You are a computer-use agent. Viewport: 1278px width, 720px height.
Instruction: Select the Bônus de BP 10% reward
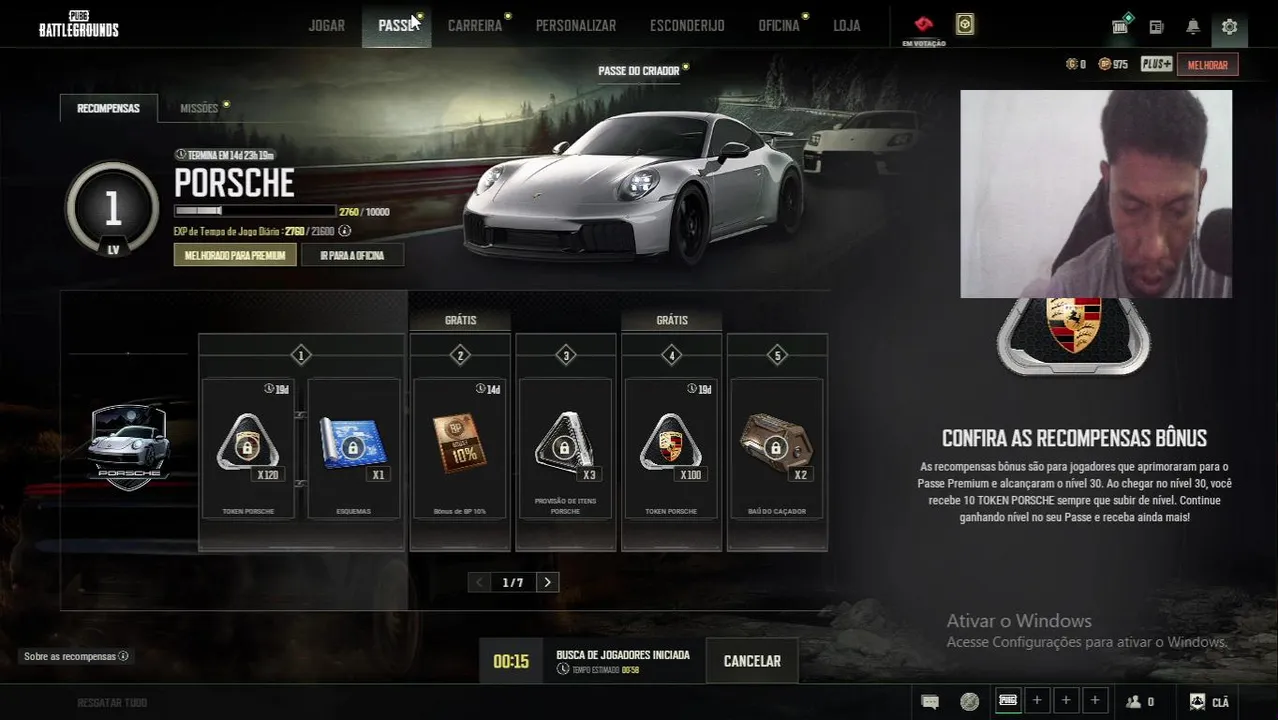(x=460, y=448)
